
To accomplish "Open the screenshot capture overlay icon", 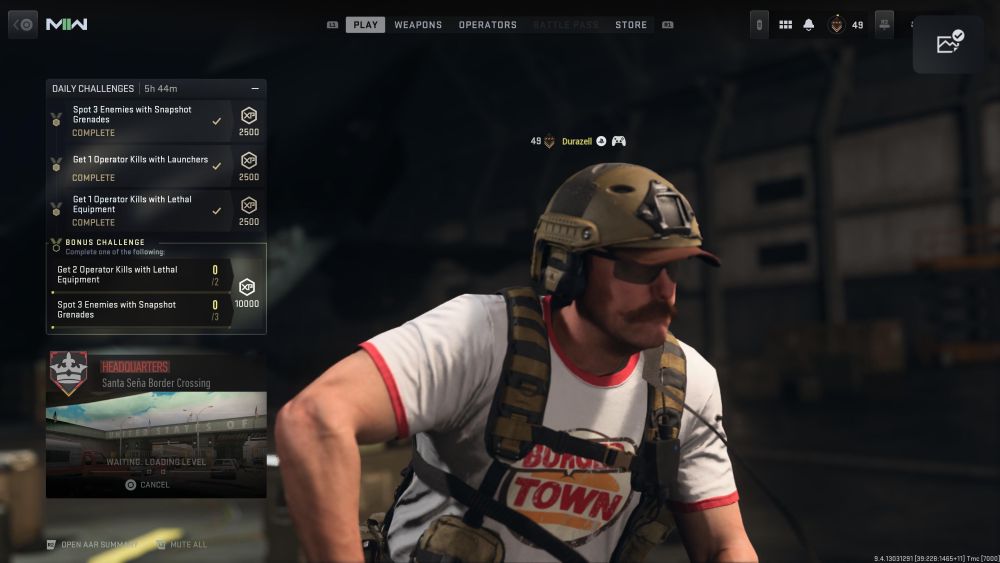I will tap(949, 43).
